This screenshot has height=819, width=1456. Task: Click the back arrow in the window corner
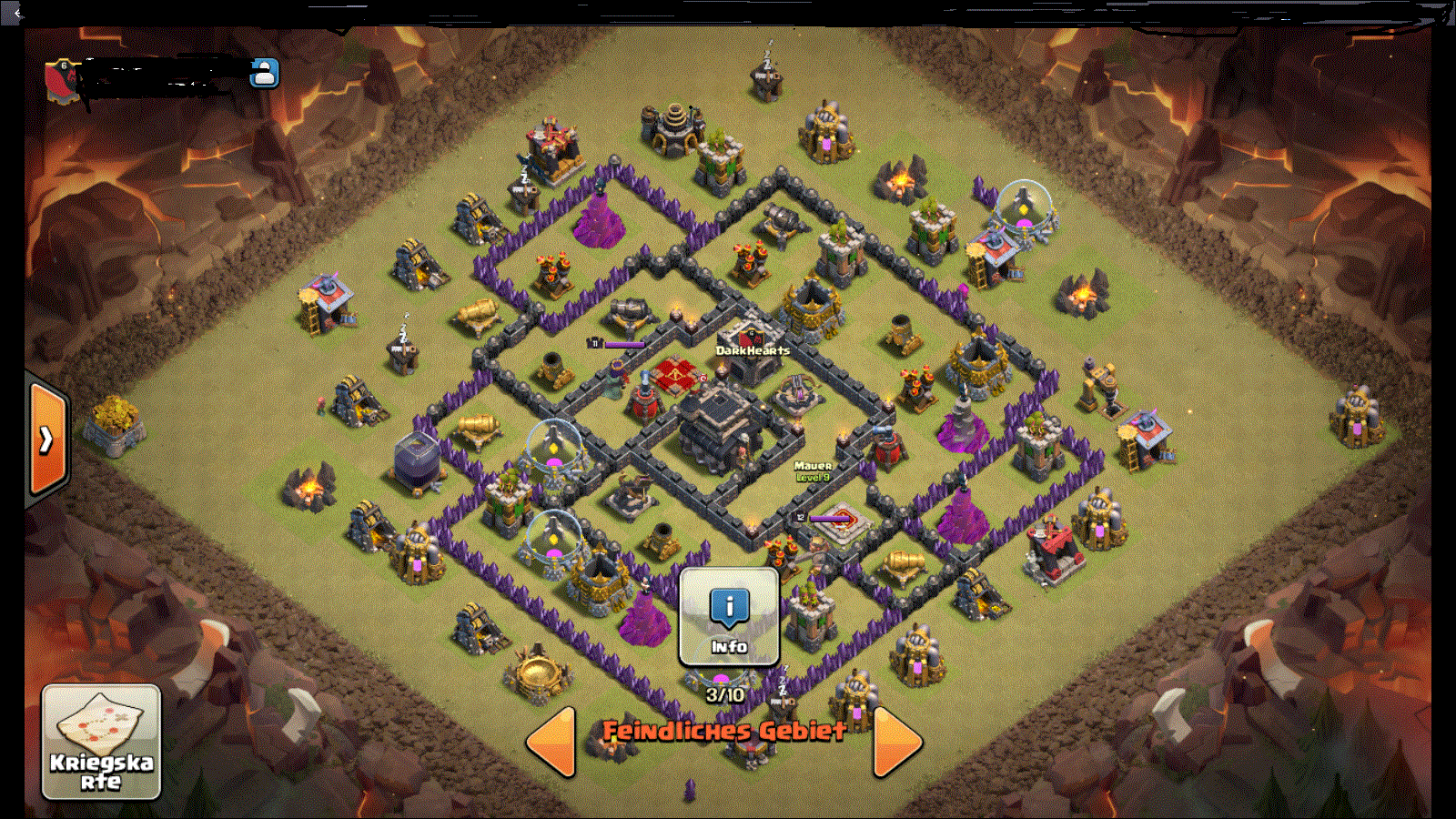point(16,13)
